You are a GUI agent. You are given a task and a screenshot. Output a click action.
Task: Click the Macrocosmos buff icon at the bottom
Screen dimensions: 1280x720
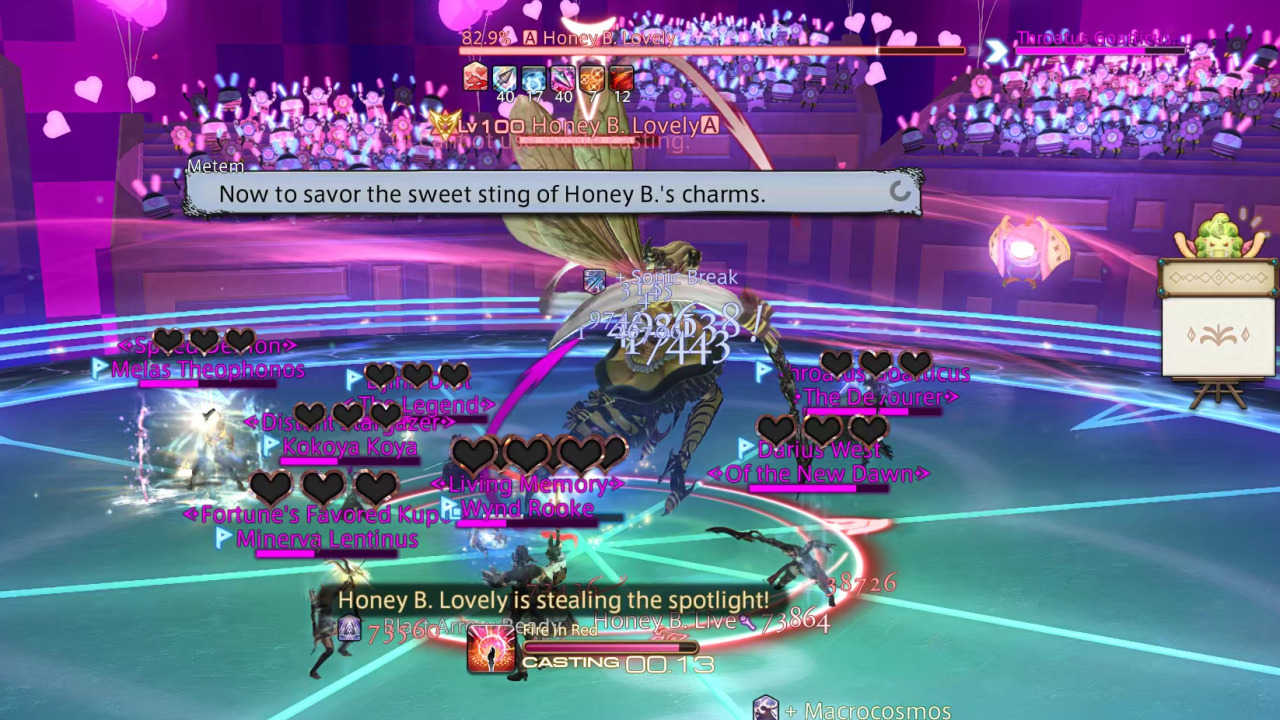click(x=766, y=707)
